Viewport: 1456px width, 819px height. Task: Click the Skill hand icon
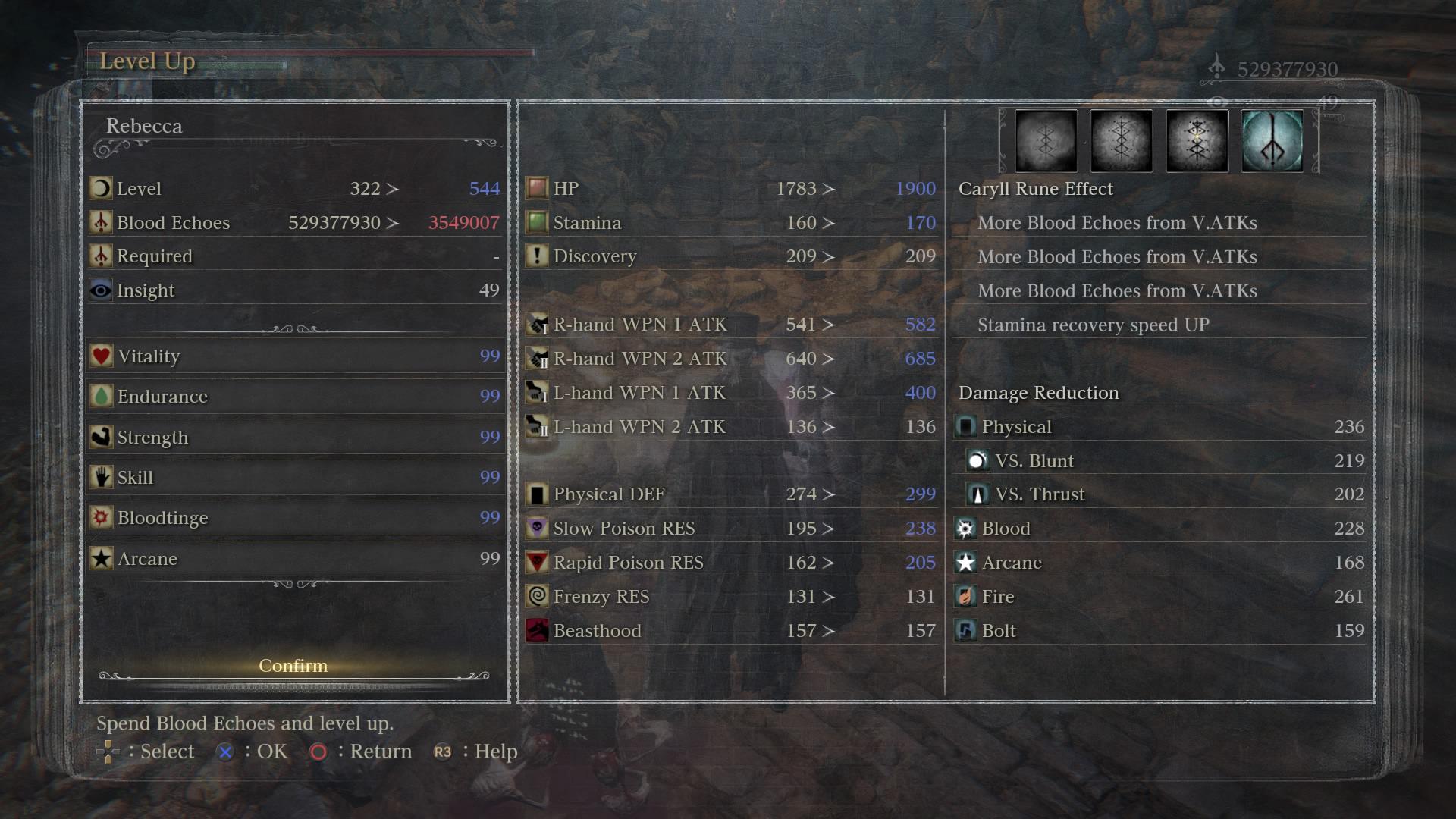pyautogui.click(x=102, y=477)
